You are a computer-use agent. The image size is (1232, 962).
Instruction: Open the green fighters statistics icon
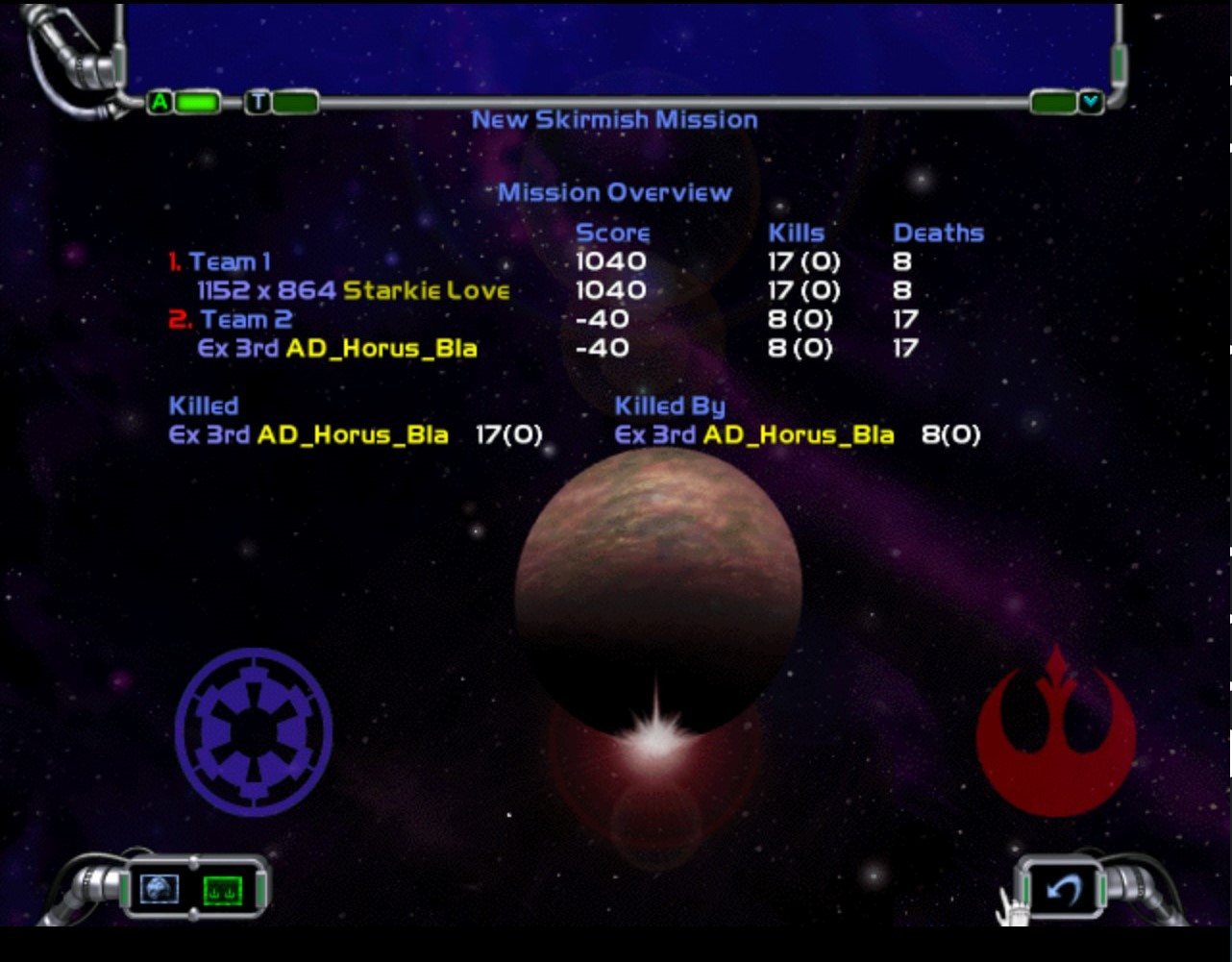[223, 890]
